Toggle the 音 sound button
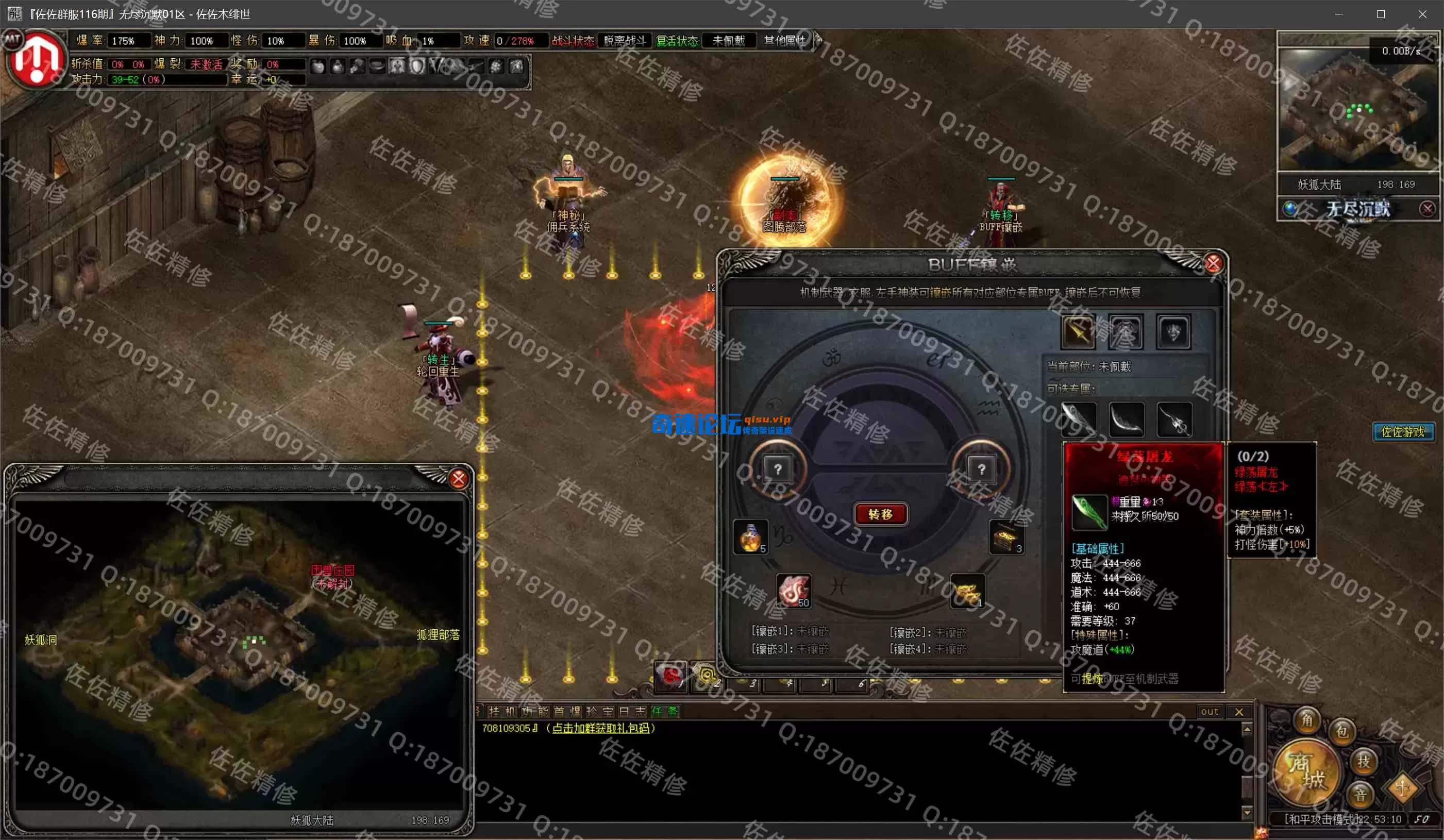The image size is (1444, 840). pyautogui.click(x=1361, y=795)
